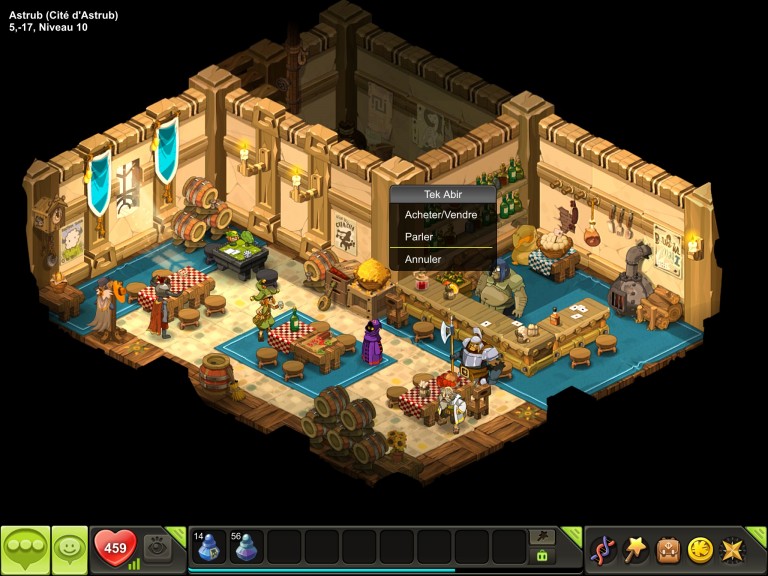Open the star wand spells icon
768x576 pixels.
click(635, 550)
